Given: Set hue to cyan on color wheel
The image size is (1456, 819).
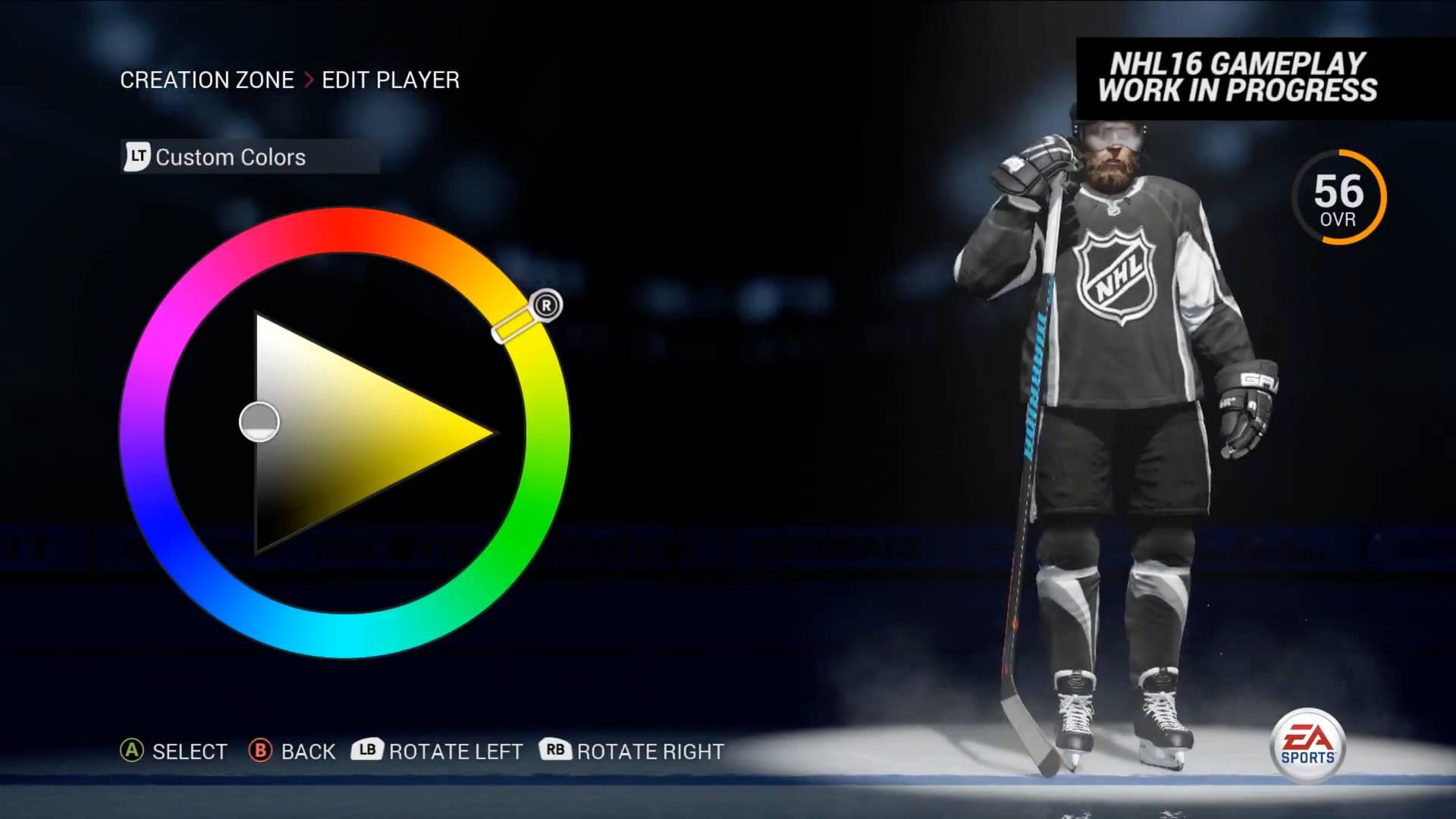Looking at the screenshot, I should click(x=345, y=635).
